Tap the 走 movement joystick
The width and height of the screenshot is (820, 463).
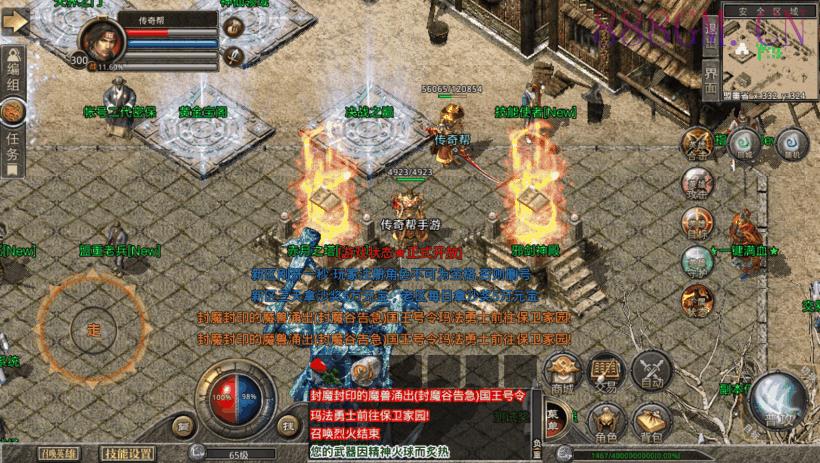pyautogui.click(x=94, y=329)
